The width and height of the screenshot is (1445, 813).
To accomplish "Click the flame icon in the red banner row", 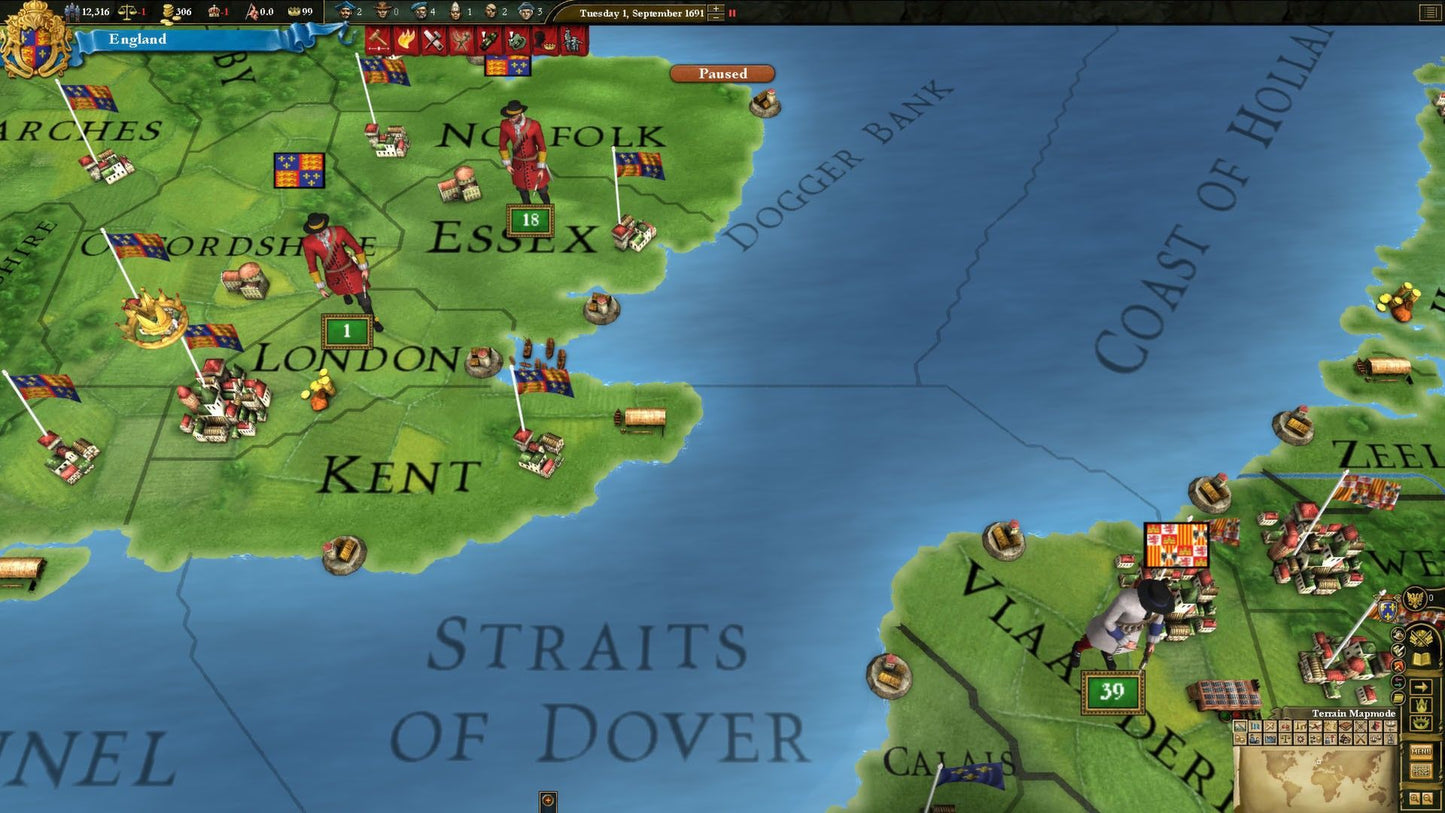I will point(407,40).
